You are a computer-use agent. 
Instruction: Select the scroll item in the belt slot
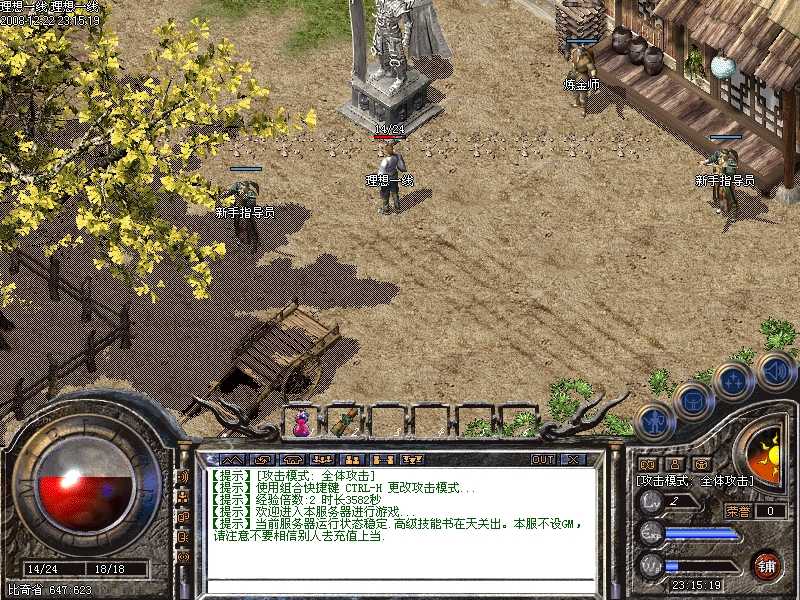click(x=345, y=421)
